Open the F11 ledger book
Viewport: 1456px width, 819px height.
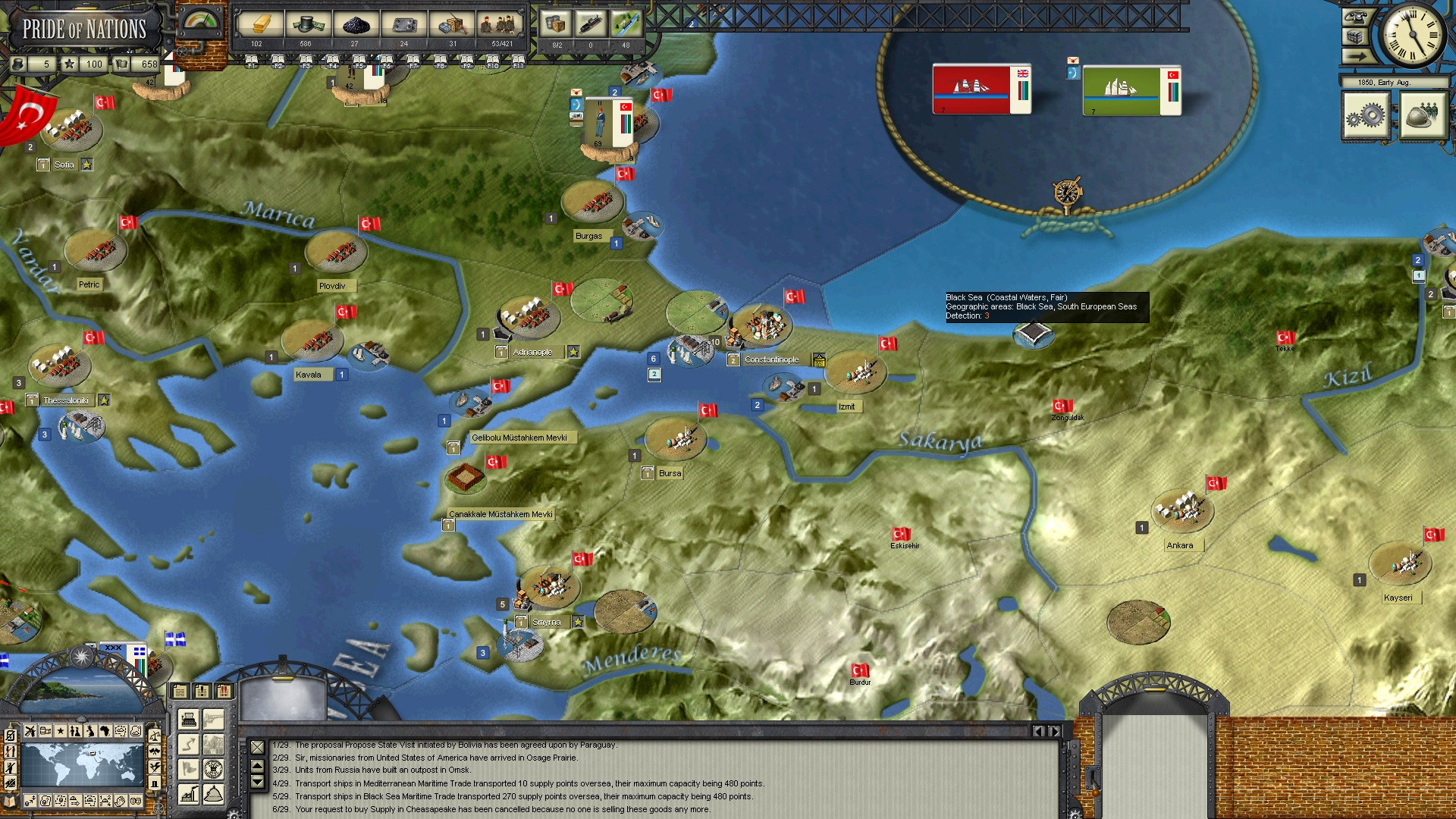(518, 61)
